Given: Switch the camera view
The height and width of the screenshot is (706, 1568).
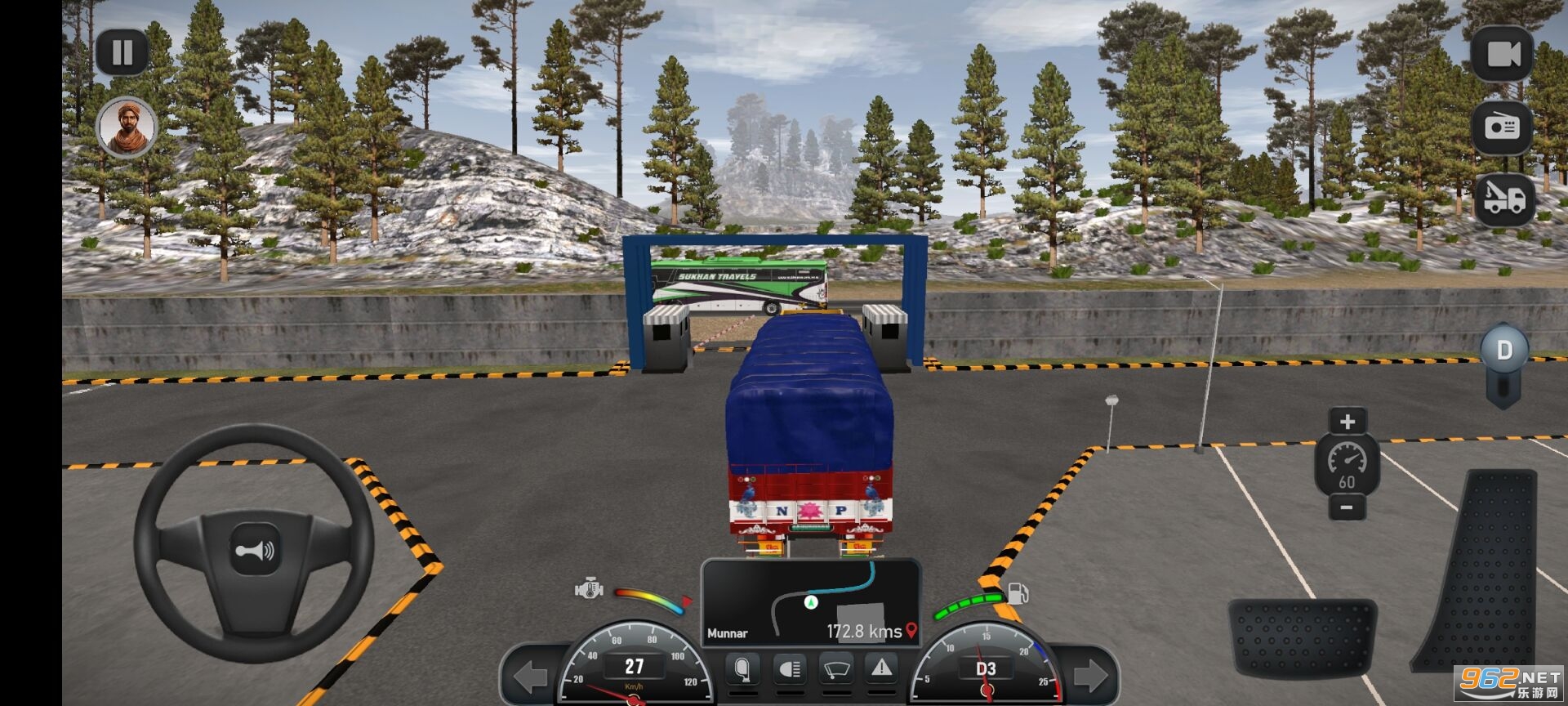Looking at the screenshot, I should pyautogui.click(x=1502, y=54).
